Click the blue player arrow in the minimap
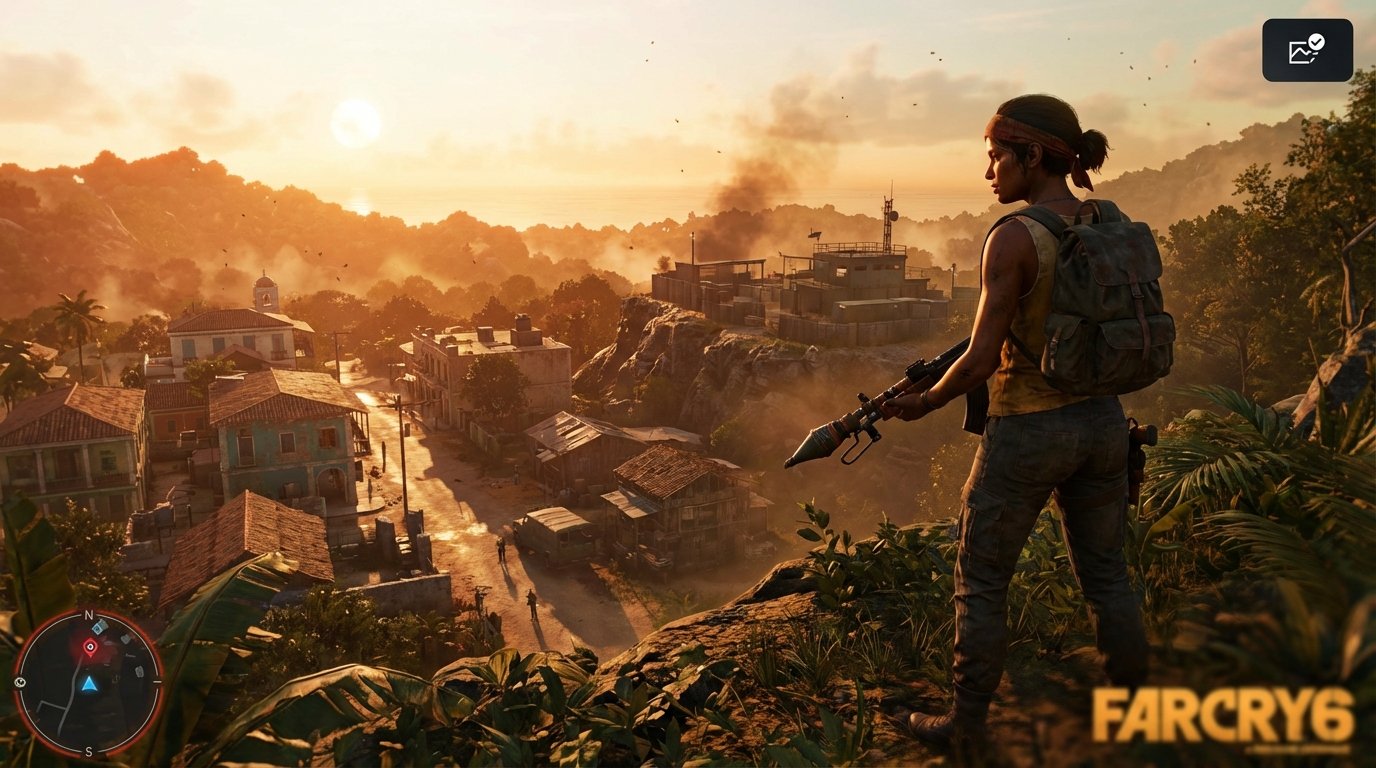This screenshot has height=768, width=1376. (90, 685)
